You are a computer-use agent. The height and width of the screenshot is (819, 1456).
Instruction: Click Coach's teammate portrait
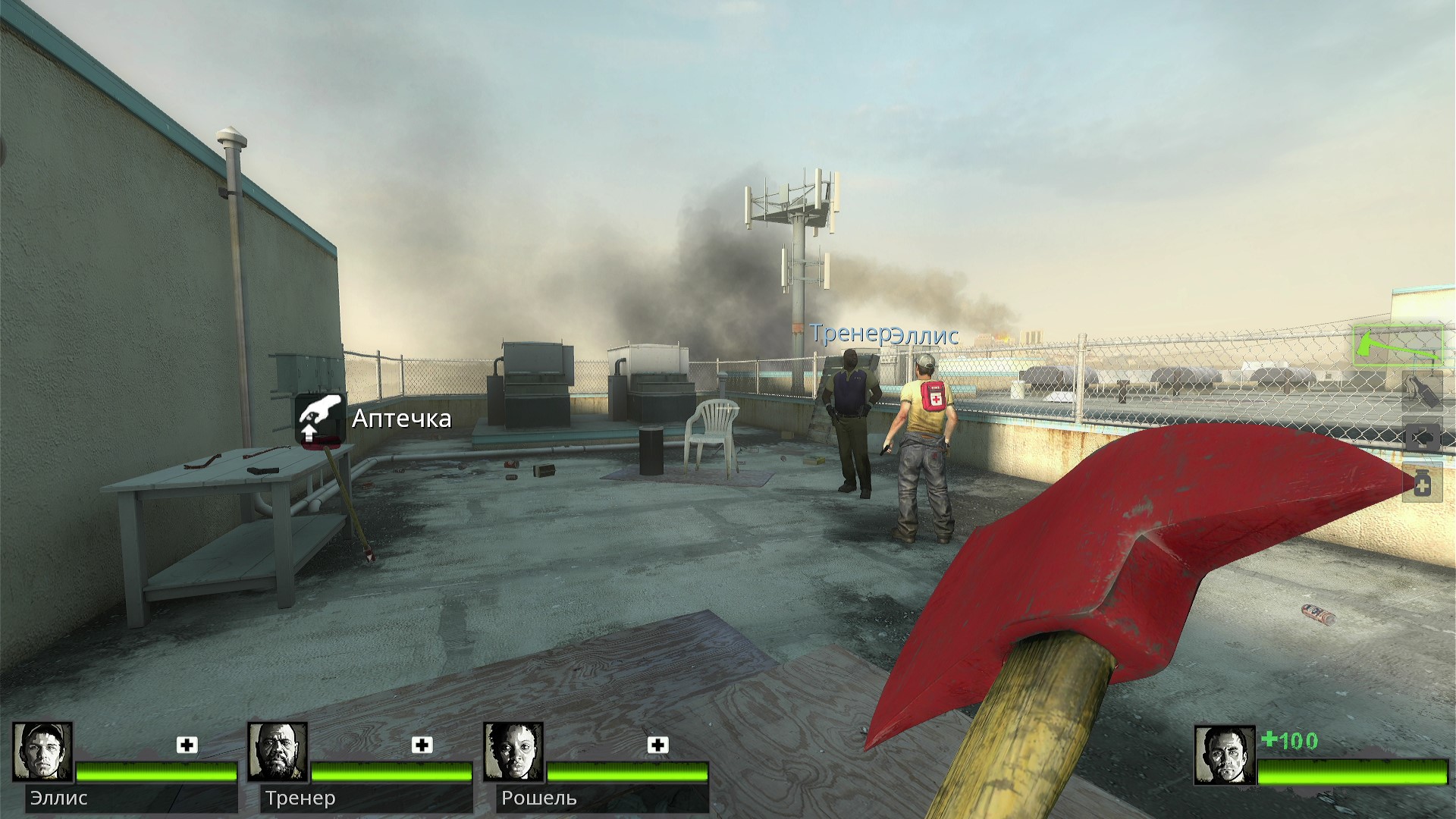[x=278, y=752]
